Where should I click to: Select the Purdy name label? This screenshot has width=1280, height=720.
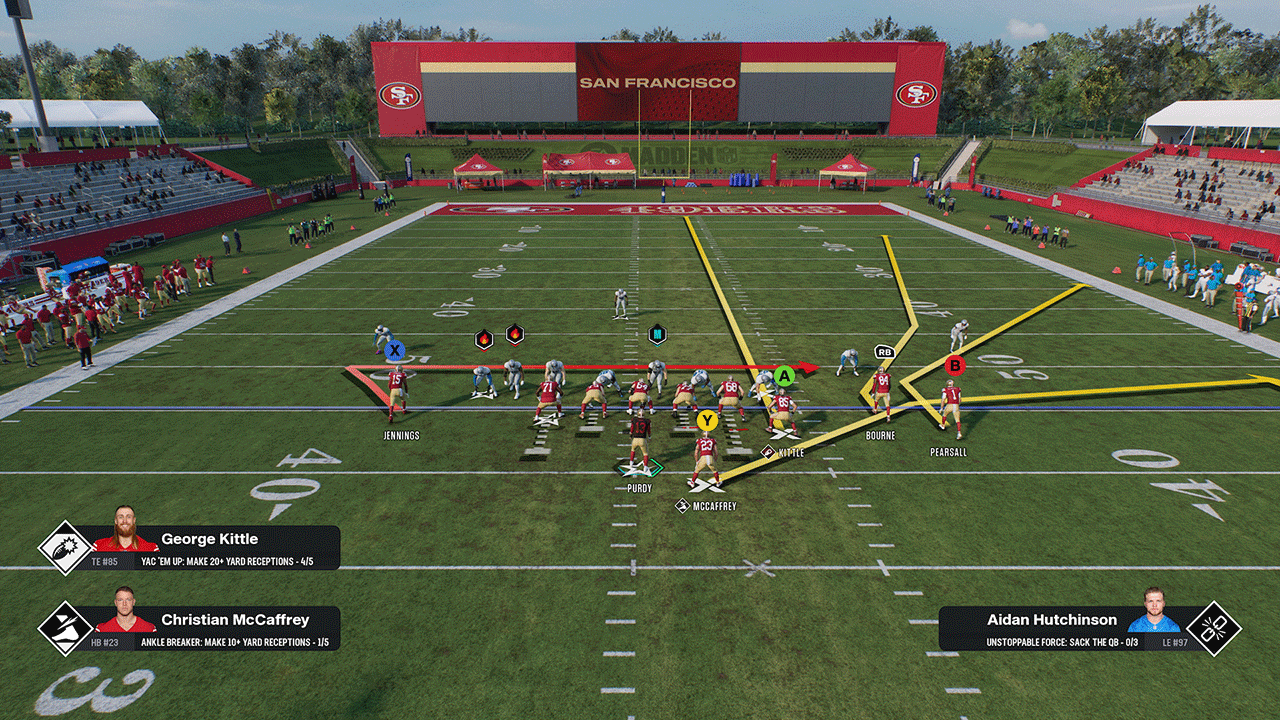(x=639, y=489)
